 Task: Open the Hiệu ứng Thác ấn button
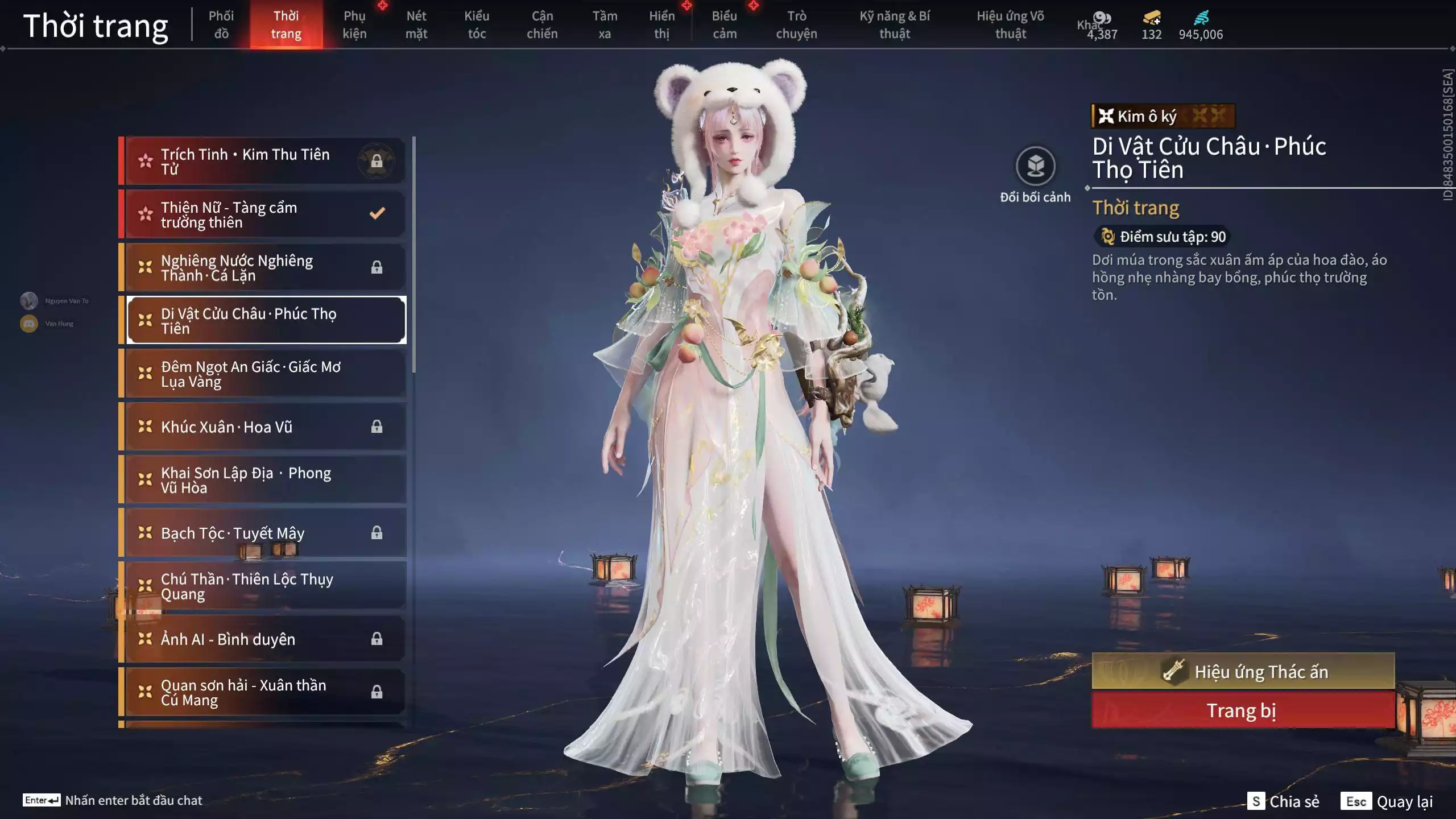point(1243,671)
